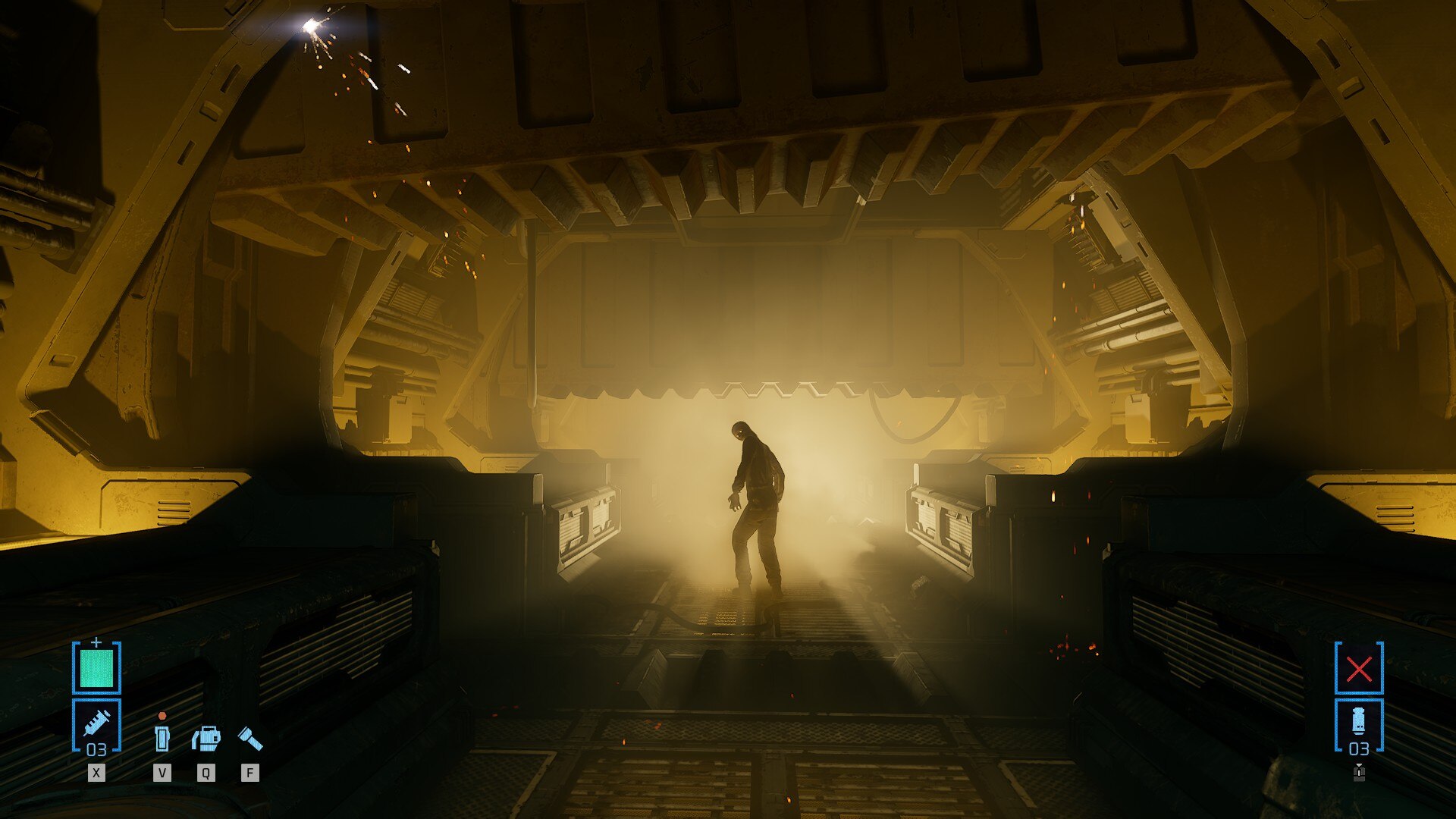
Task: Select the medkit syringe slot
Action: pos(96,724)
